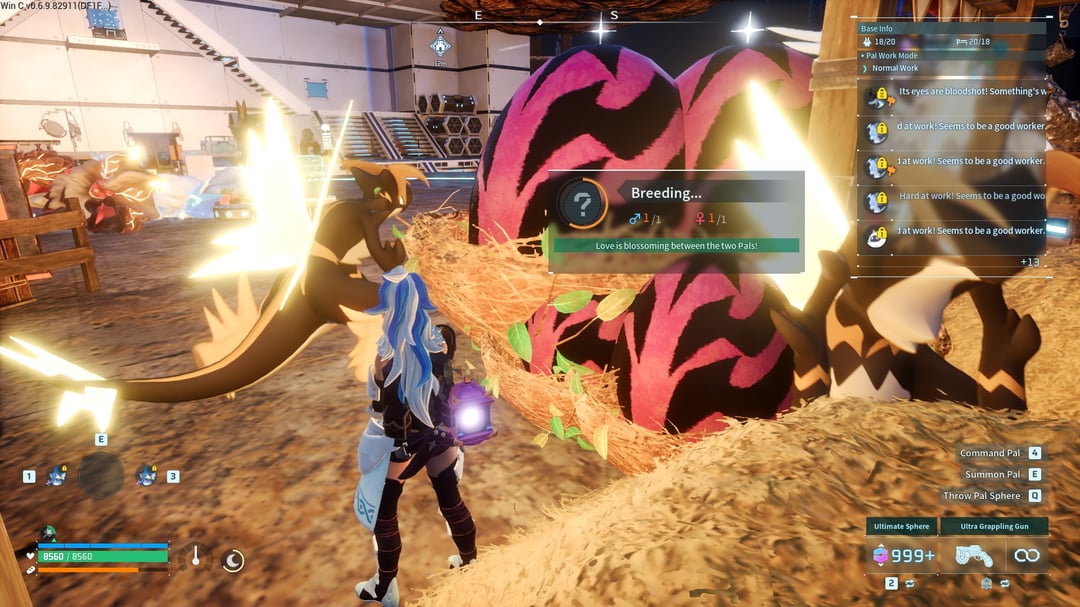Change the Normal Work pal mode
Viewport: 1080px width, 607px height.
pos(895,68)
